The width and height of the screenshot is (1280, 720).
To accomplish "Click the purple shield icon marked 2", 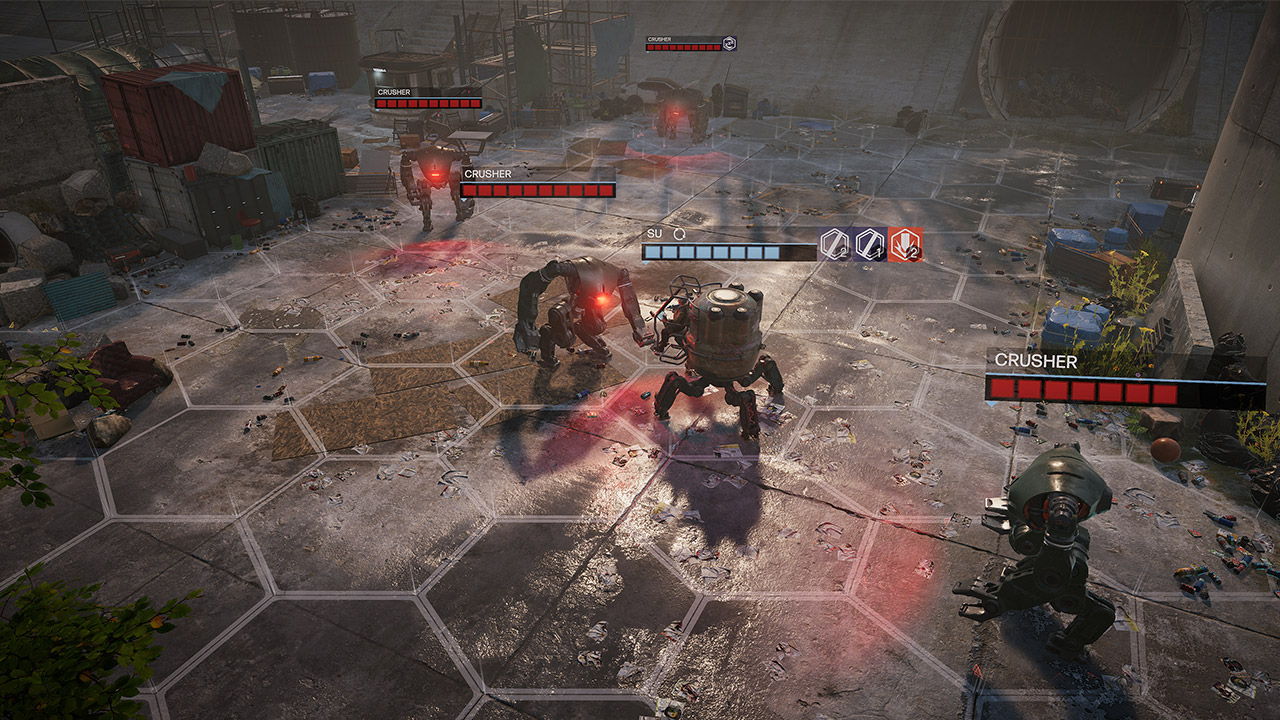I will [835, 244].
